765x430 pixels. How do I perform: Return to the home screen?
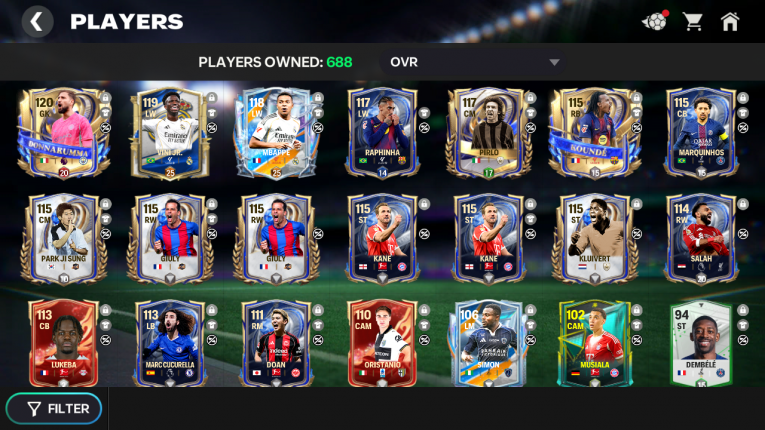(x=730, y=21)
